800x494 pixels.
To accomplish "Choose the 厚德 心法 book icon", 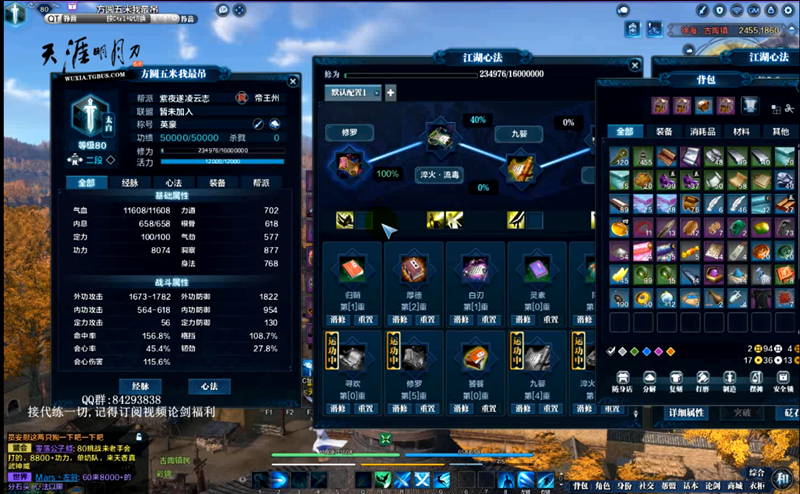I will [x=413, y=270].
